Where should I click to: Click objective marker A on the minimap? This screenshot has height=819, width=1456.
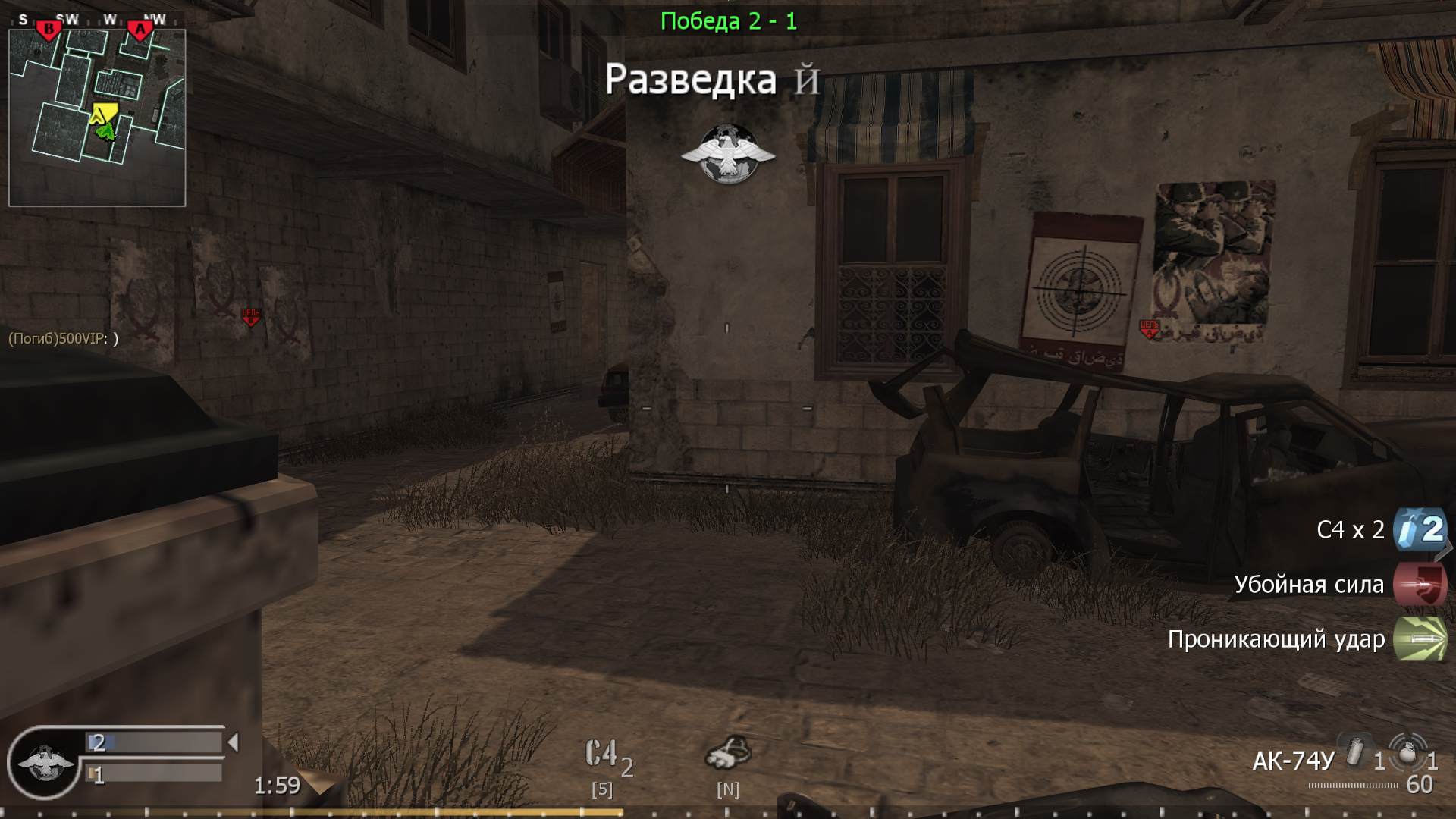(140, 29)
